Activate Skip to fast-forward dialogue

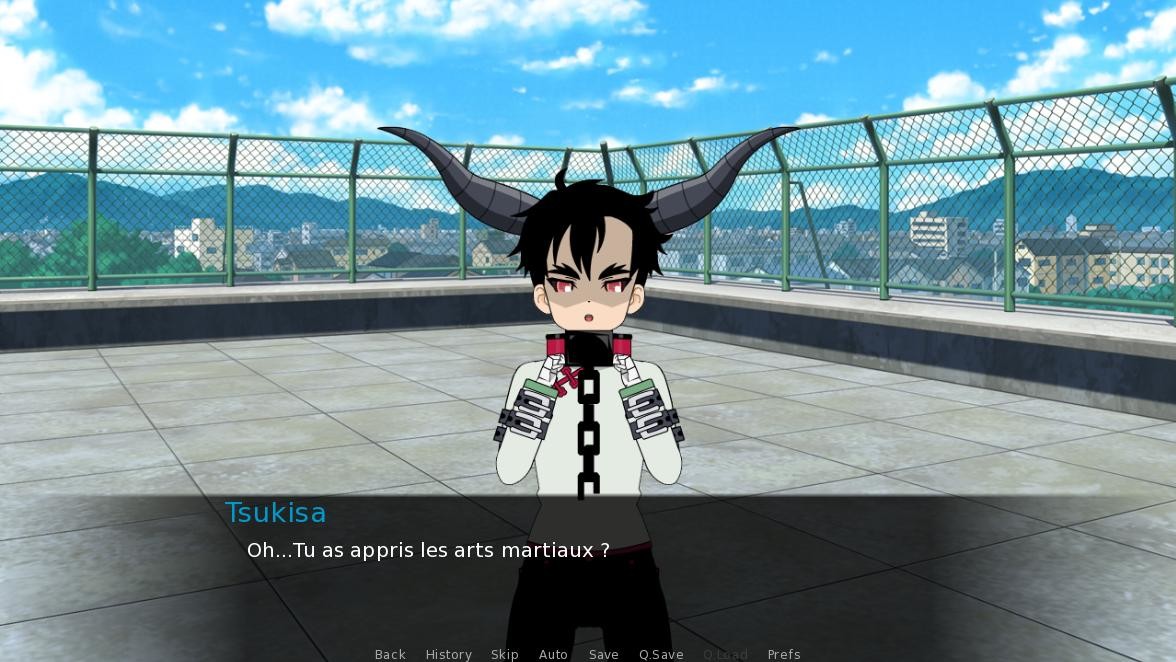tap(504, 654)
